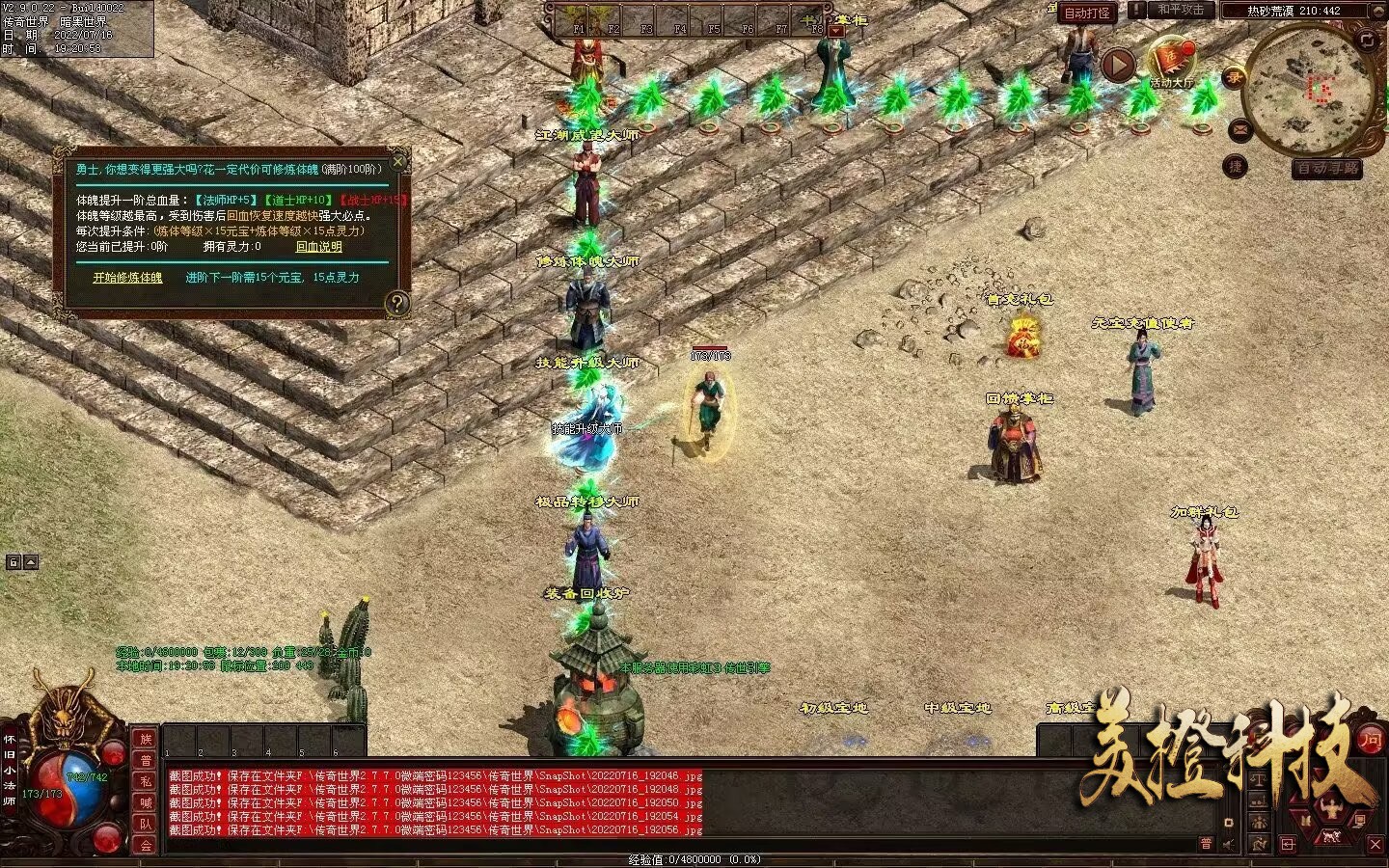Switch chat to the 族 channel
Screen dimensions: 1389x868
coord(146,739)
